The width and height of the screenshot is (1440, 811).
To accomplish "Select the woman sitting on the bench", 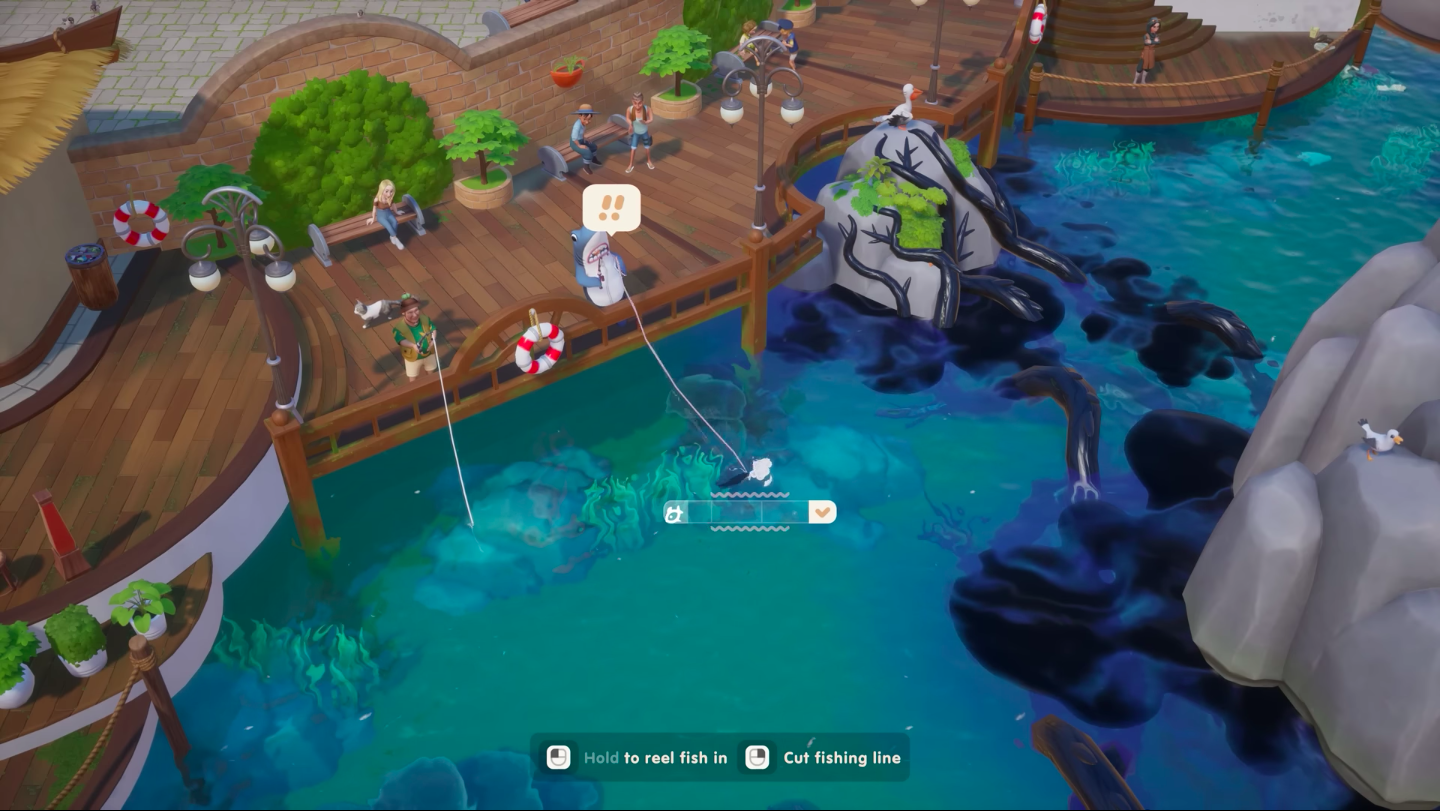I will pos(383,210).
